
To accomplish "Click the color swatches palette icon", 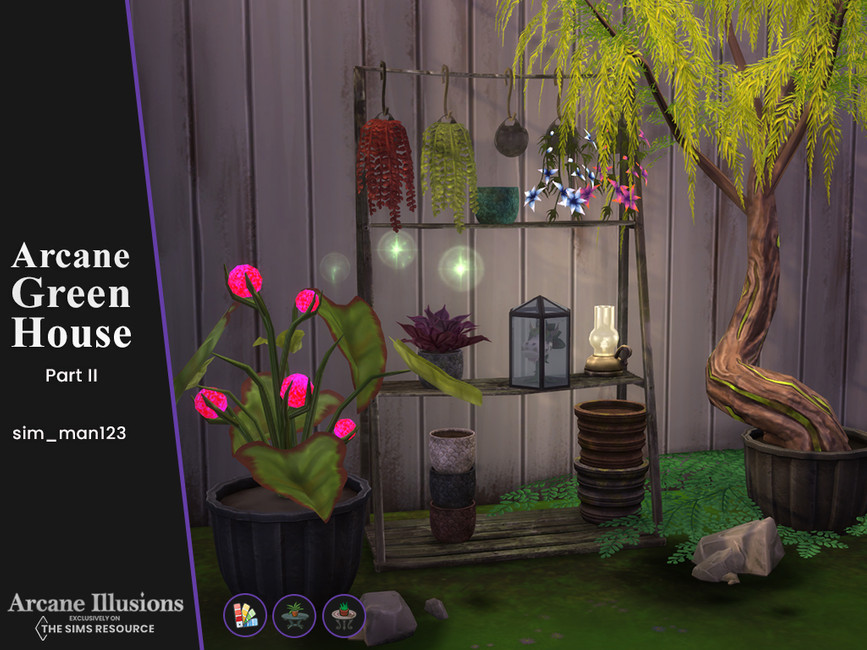I will (x=244, y=615).
